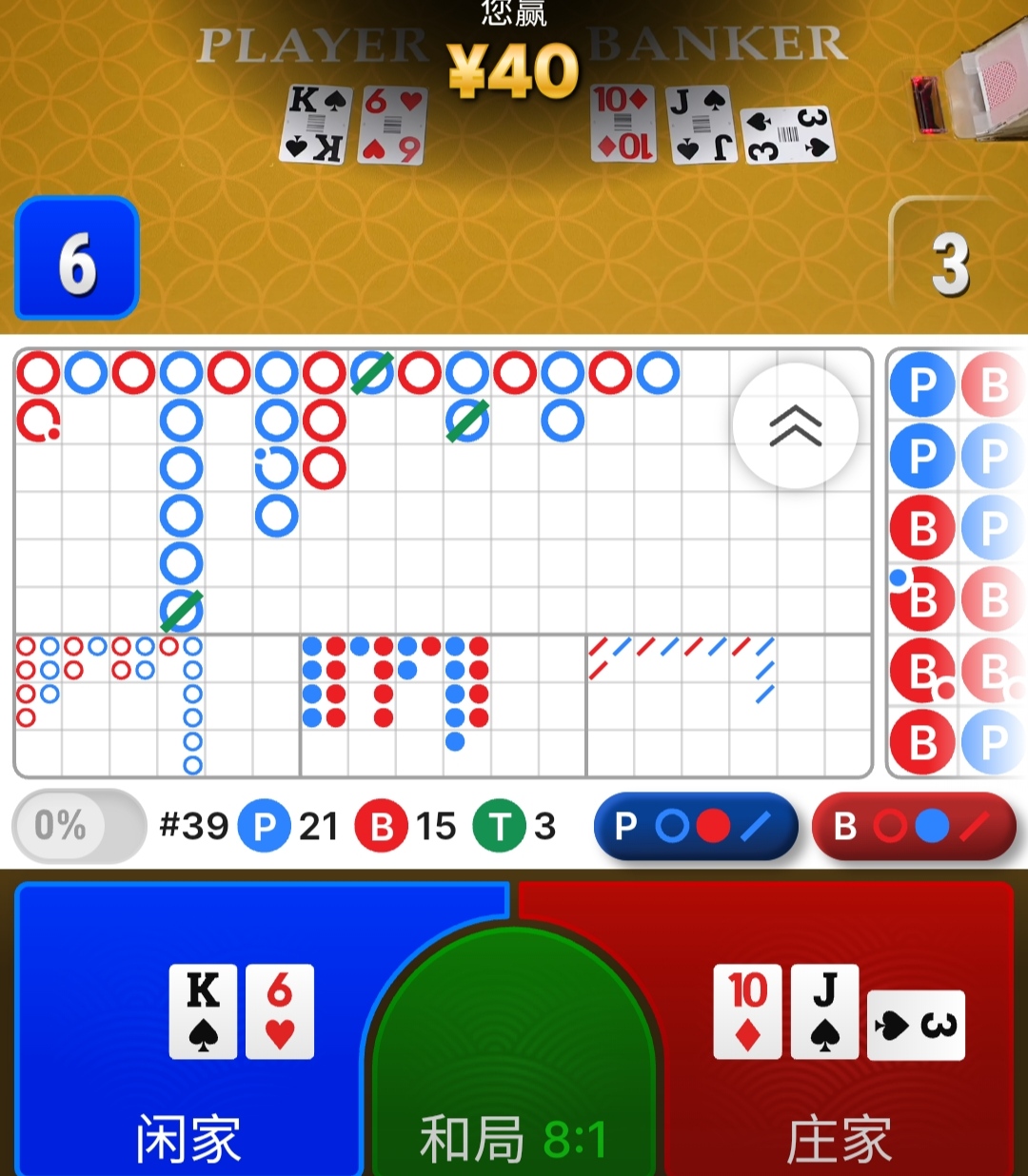
Task: Tap the red B prediction button
Action: [914, 827]
